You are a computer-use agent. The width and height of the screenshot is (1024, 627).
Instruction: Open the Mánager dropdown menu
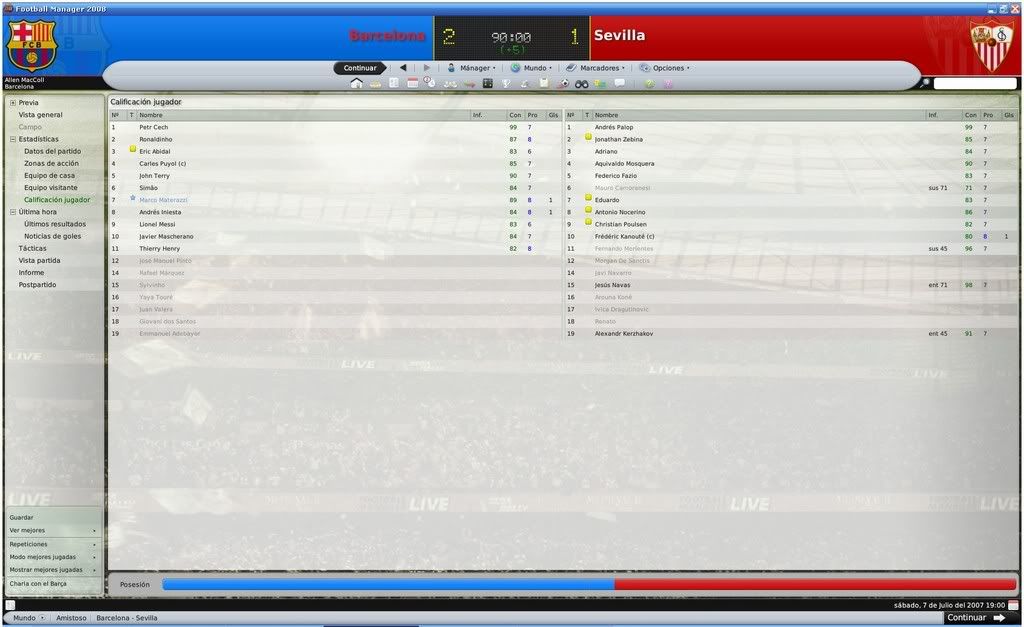471,68
